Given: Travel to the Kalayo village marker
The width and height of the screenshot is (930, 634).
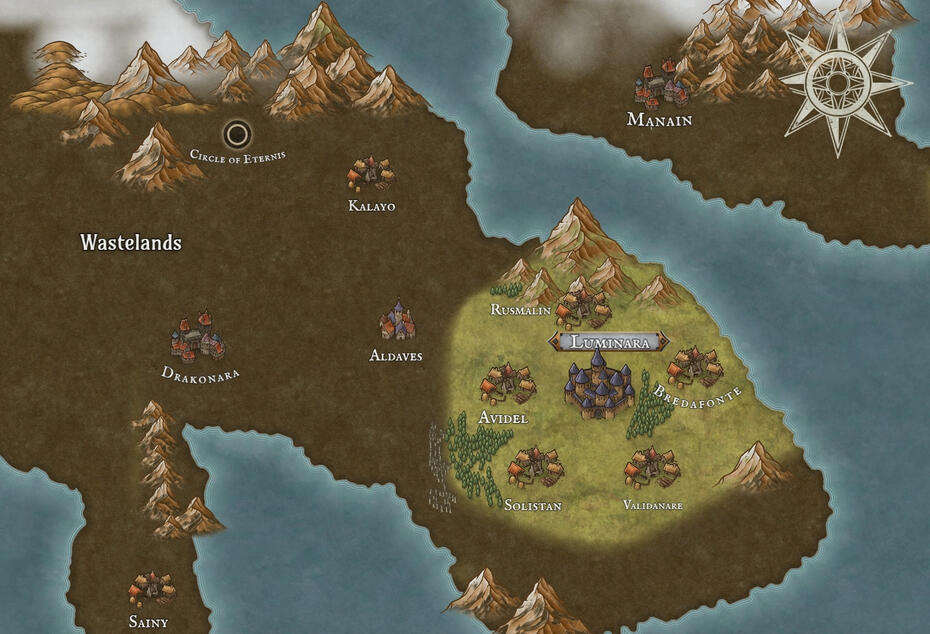Looking at the screenshot, I should (371, 174).
